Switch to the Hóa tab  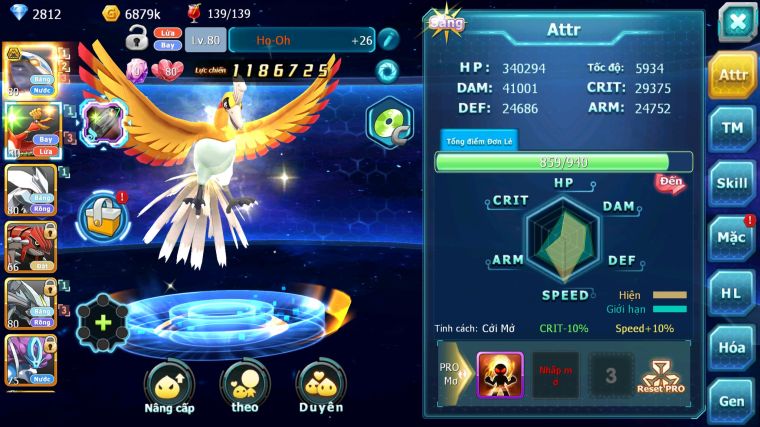(732, 347)
